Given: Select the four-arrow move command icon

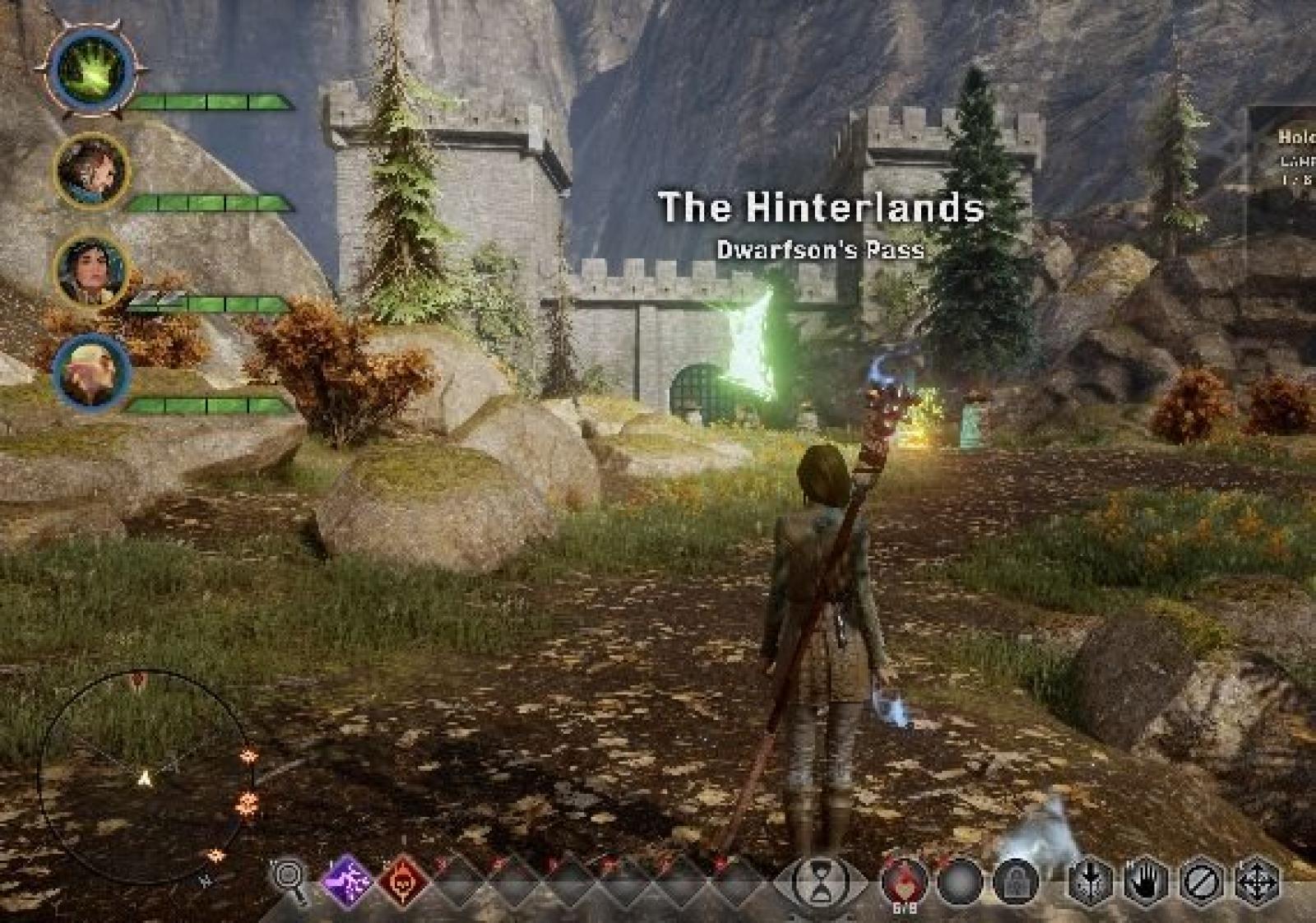Looking at the screenshot, I should pyautogui.click(x=1258, y=882).
